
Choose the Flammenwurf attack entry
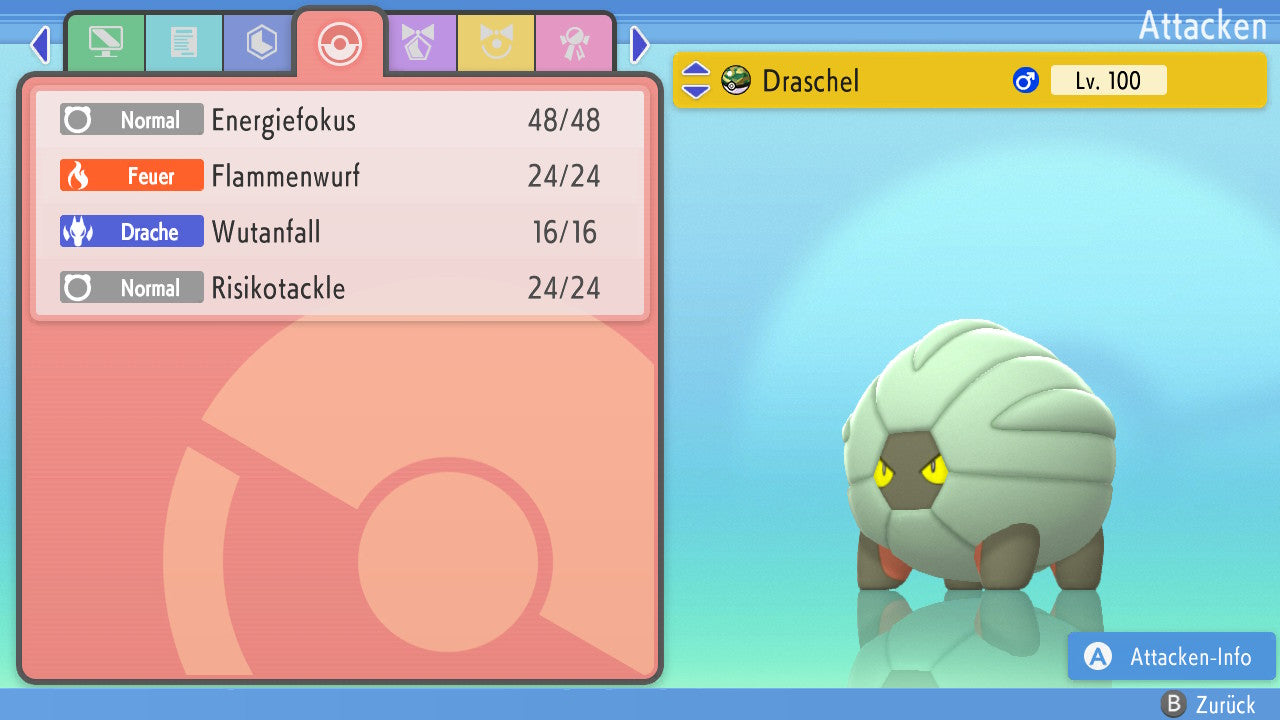click(x=340, y=177)
